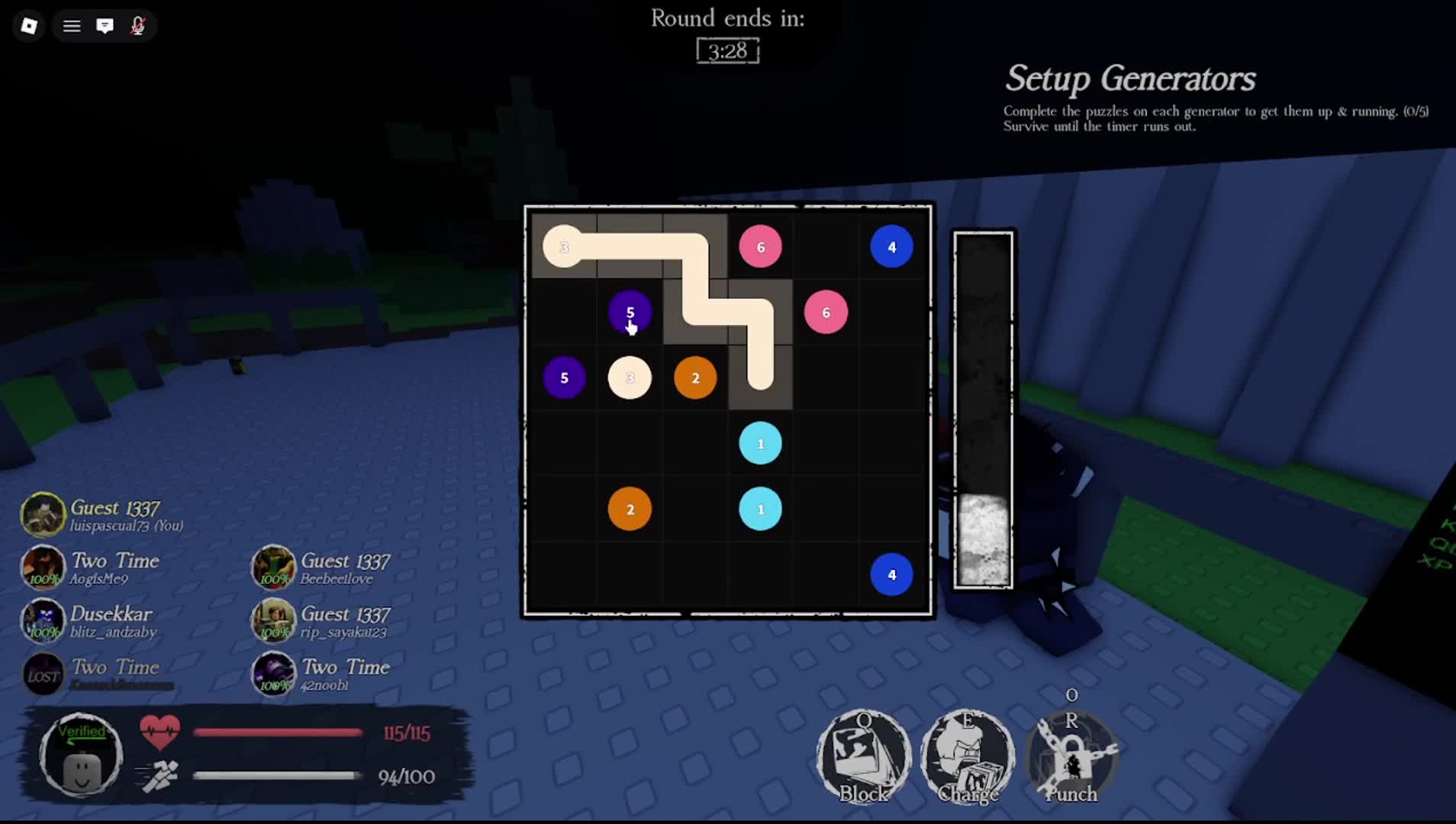Toggle the blue 4 node at bottom right
This screenshot has height=824, width=1456.
(x=891, y=575)
